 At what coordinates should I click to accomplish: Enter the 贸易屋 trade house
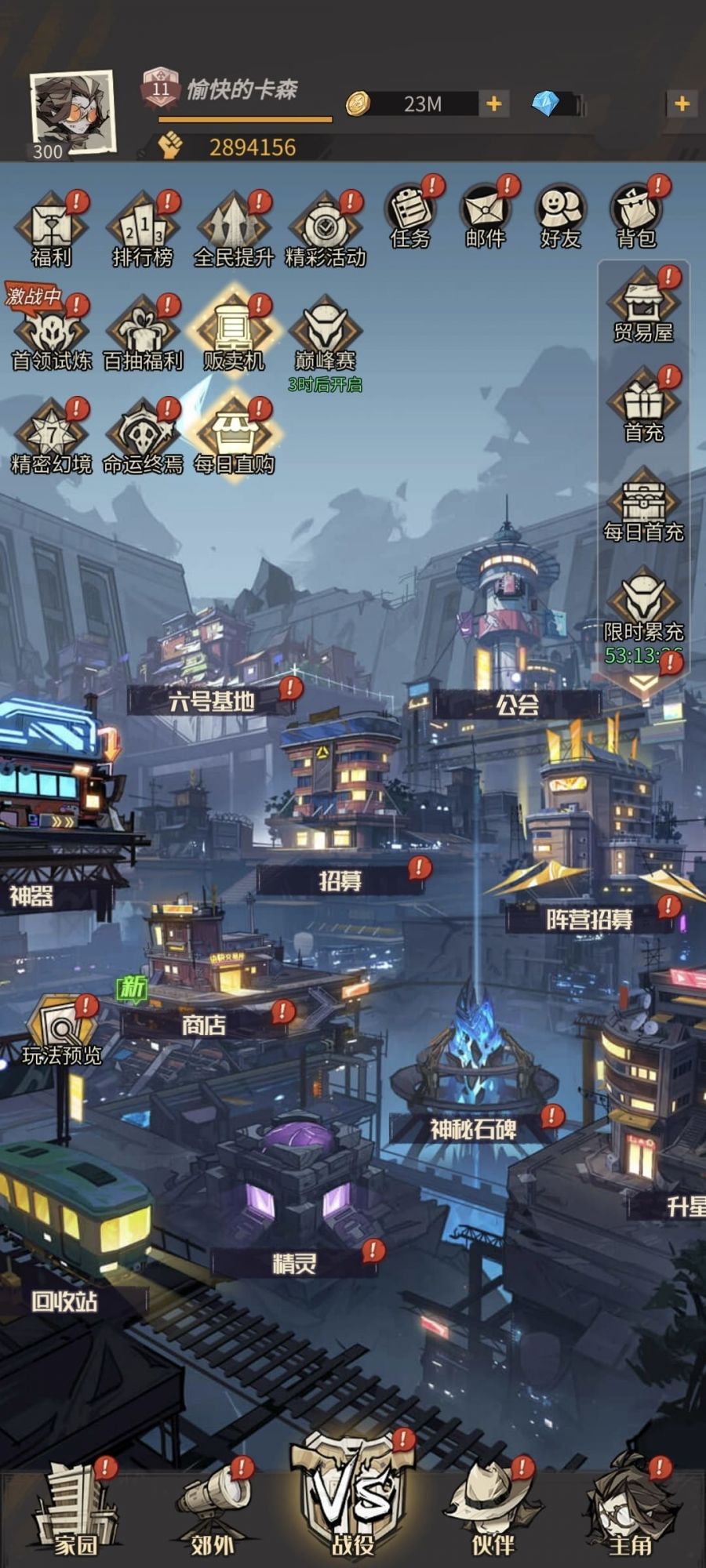coord(643,306)
